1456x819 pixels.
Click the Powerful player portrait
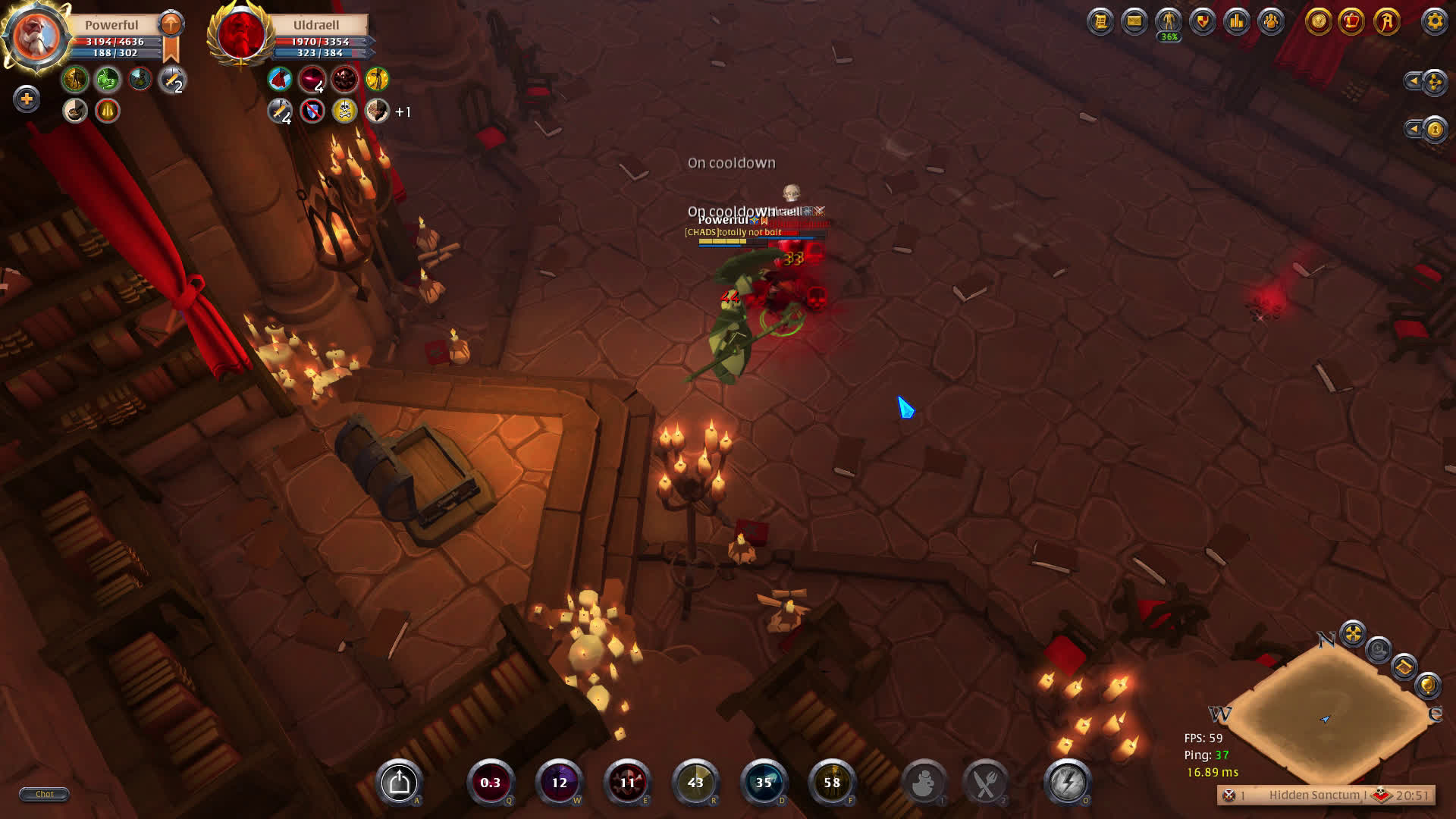pos(35,35)
